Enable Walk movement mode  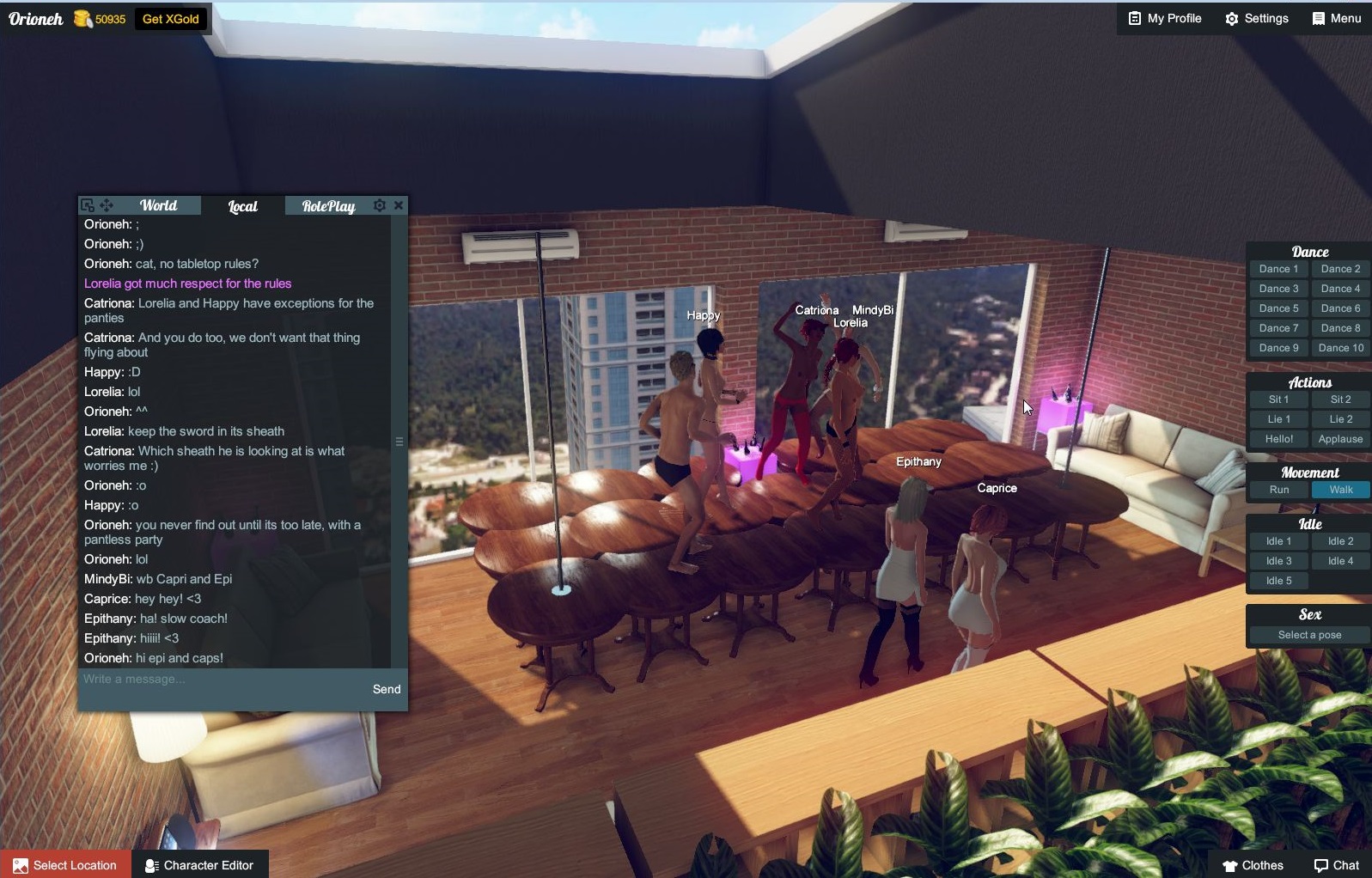(x=1339, y=490)
